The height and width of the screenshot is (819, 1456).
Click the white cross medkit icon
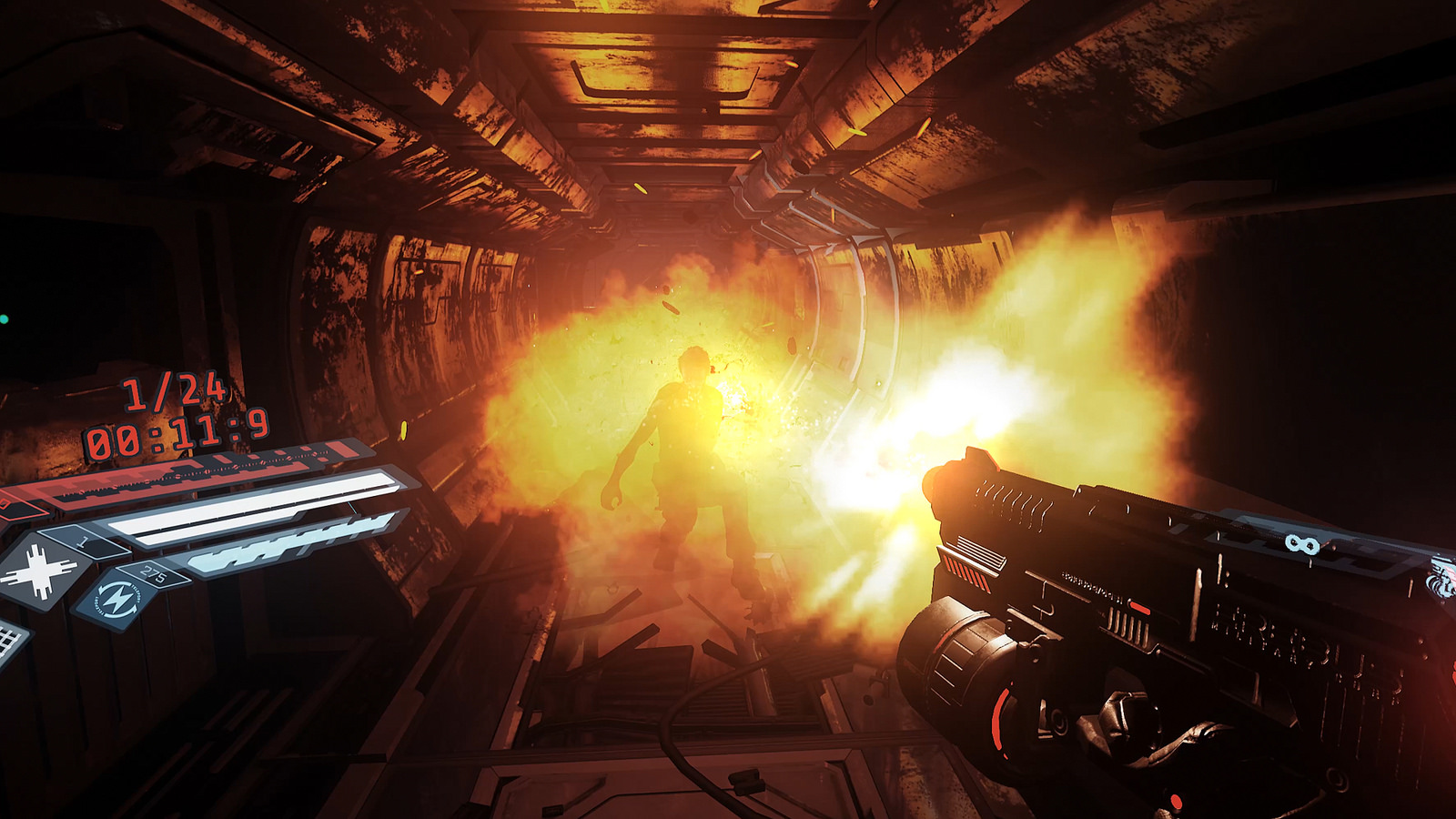coord(39,570)
